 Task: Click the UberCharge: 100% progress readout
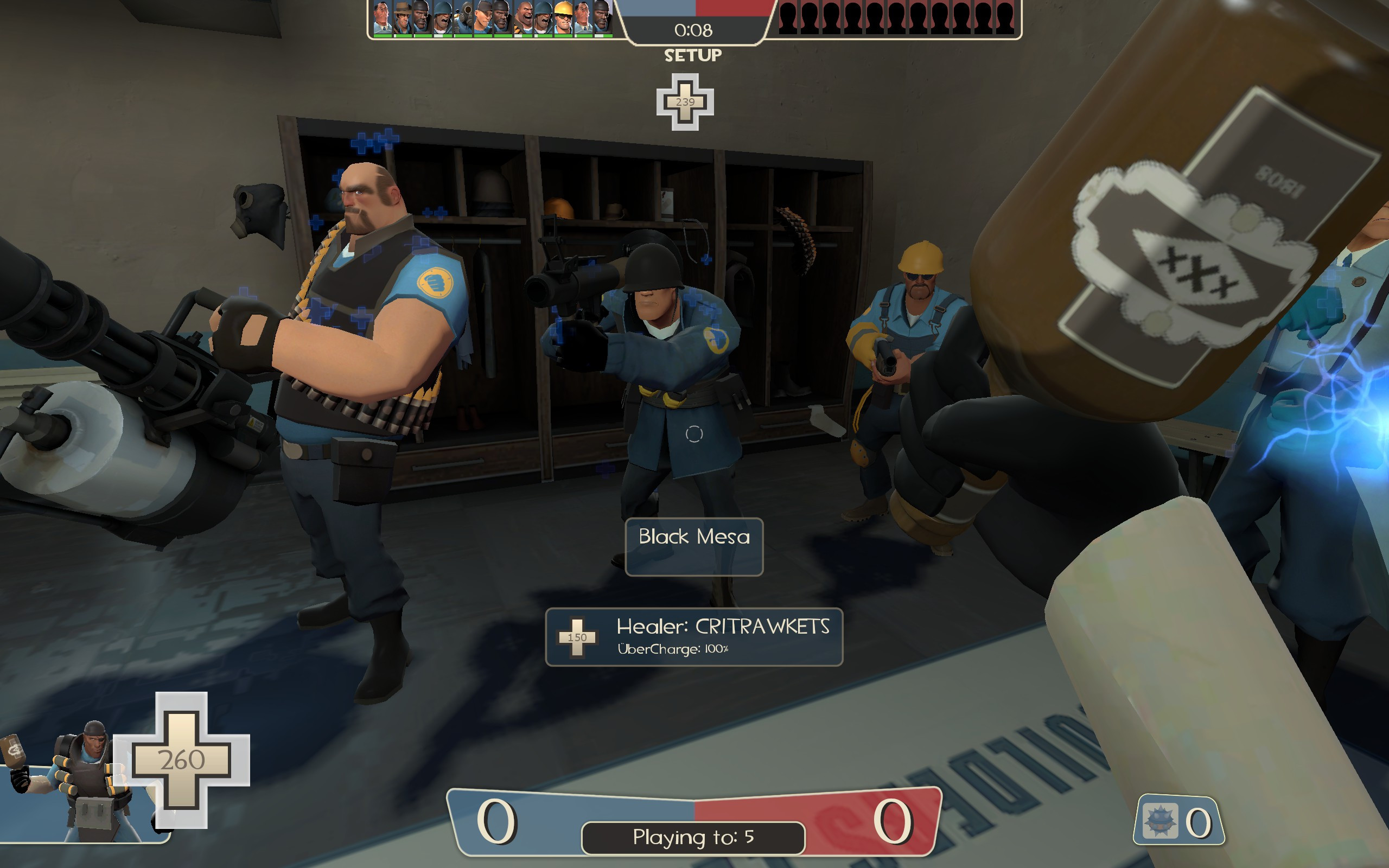pos(673,650)
